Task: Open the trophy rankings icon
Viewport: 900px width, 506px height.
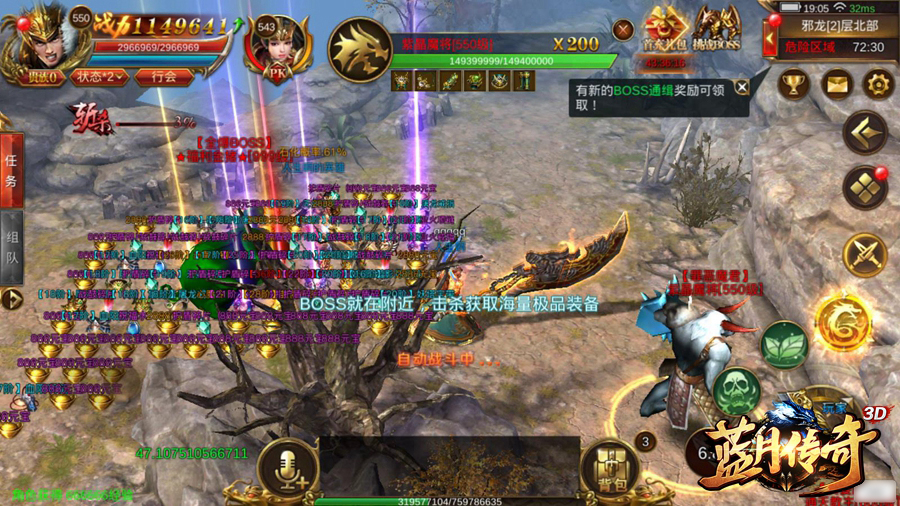Action: [793, 84]
